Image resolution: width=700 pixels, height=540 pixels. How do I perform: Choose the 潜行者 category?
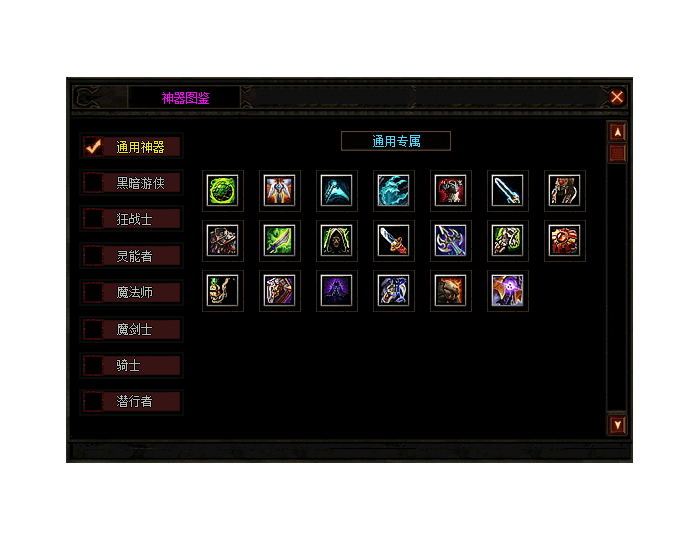click(x=132, y=402)
